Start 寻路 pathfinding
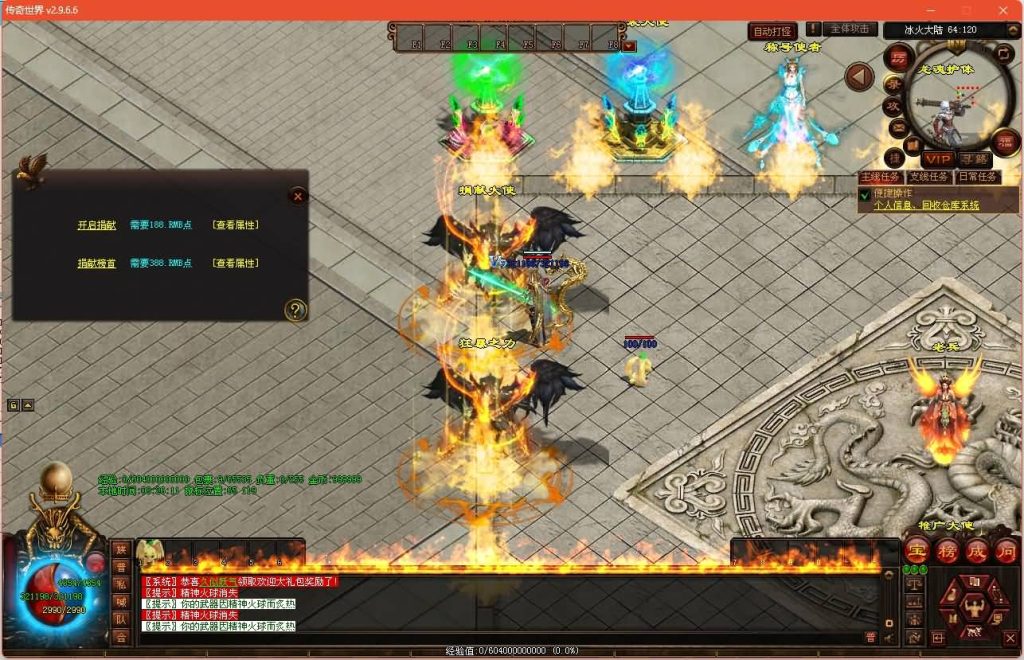The width and height of the screenshot is (1024, 660). pos(972,159)
